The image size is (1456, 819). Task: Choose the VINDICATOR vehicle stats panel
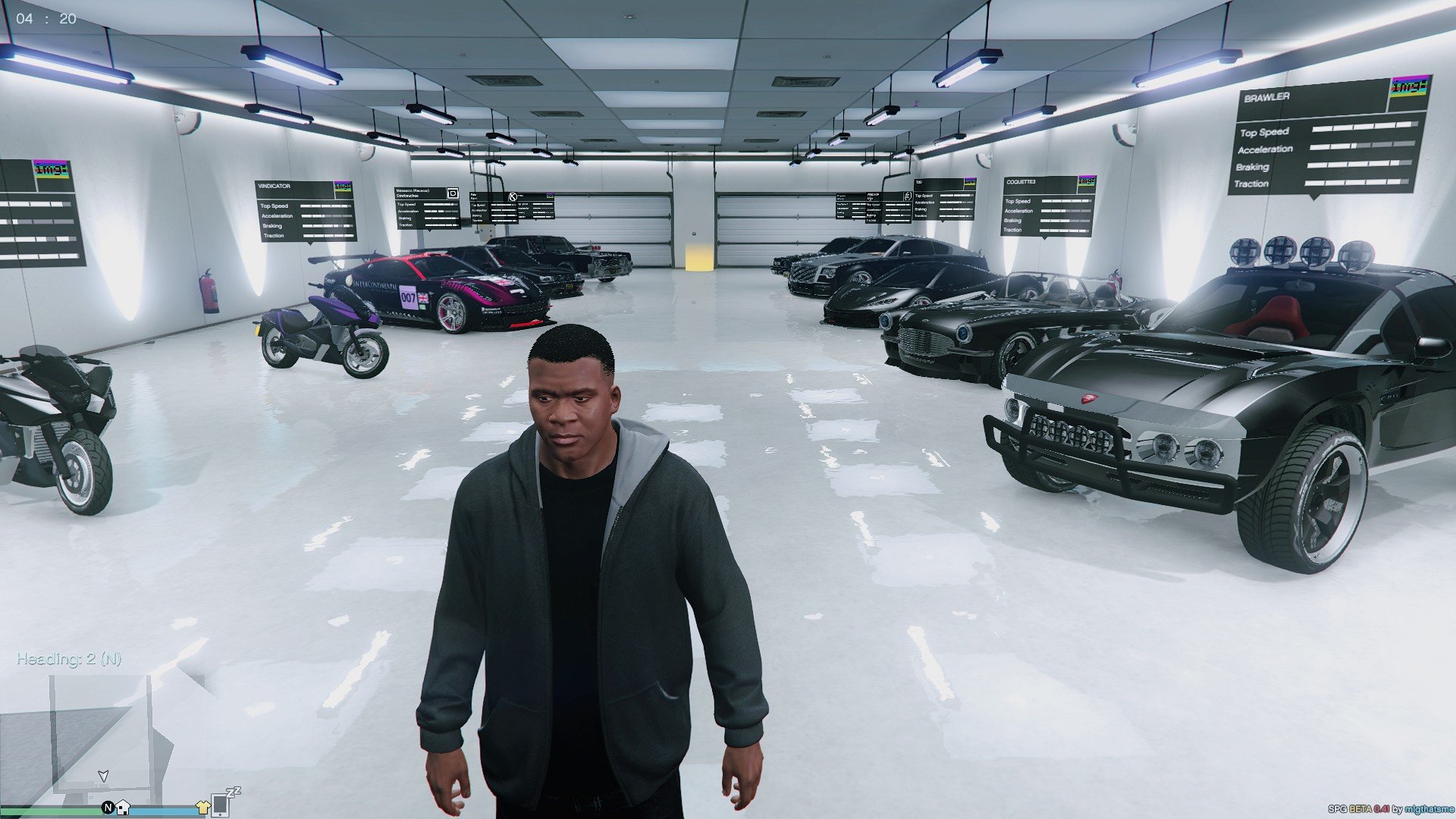pos(305,211)
